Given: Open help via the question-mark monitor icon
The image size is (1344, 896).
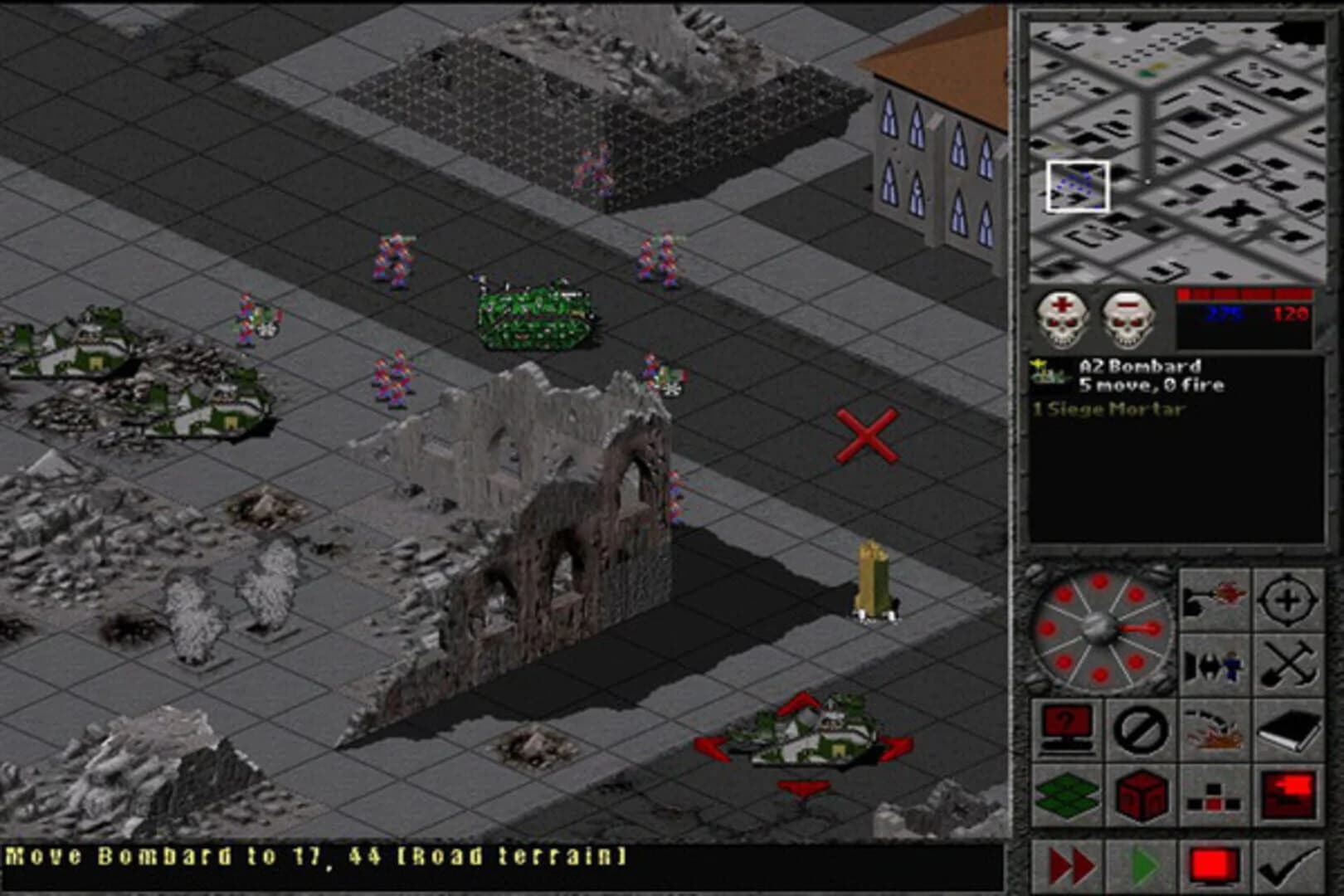Looking at the screenshot, I should tap(1067, 730).
